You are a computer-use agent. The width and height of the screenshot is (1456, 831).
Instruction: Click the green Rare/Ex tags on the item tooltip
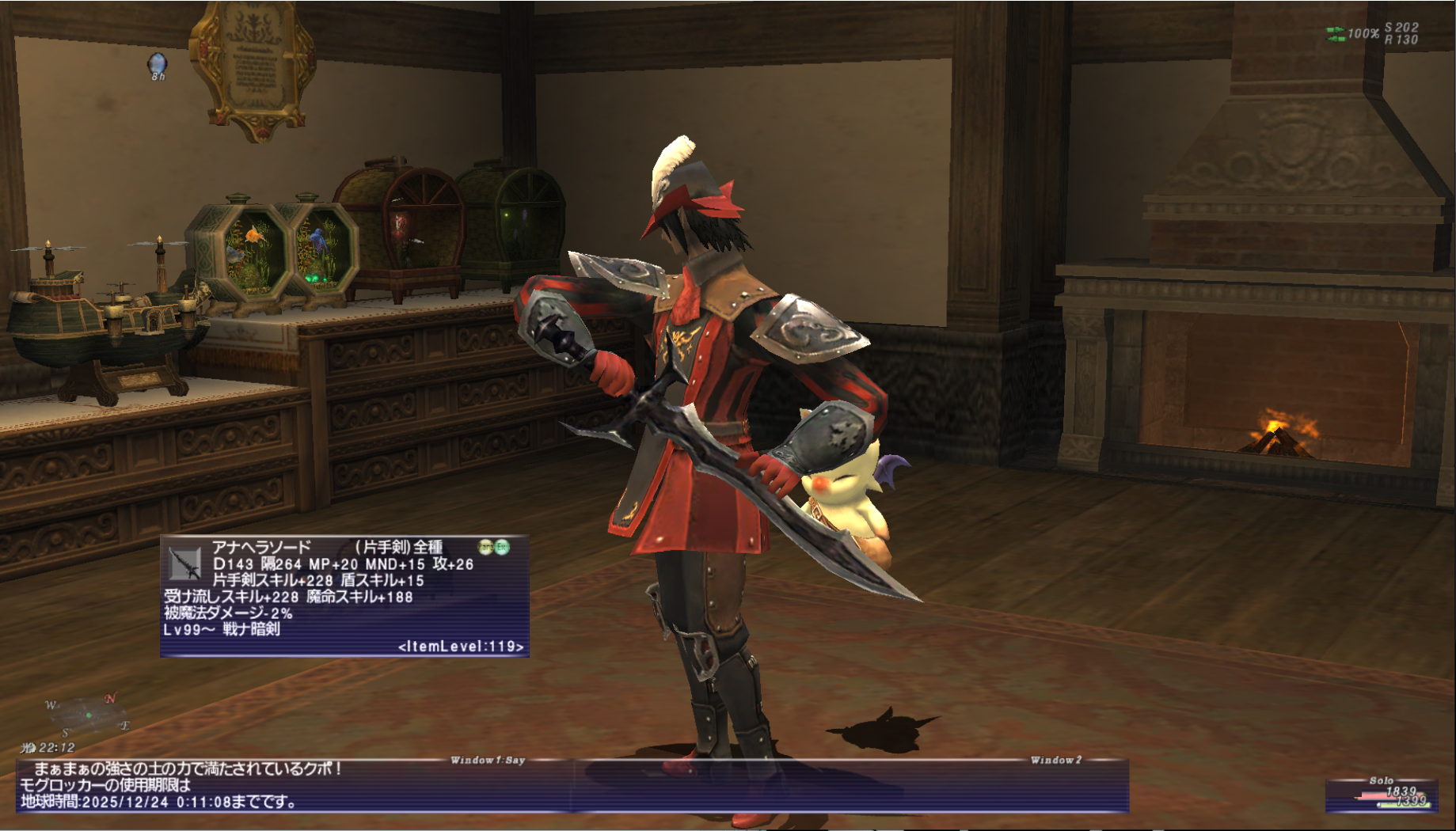point(493,547)
